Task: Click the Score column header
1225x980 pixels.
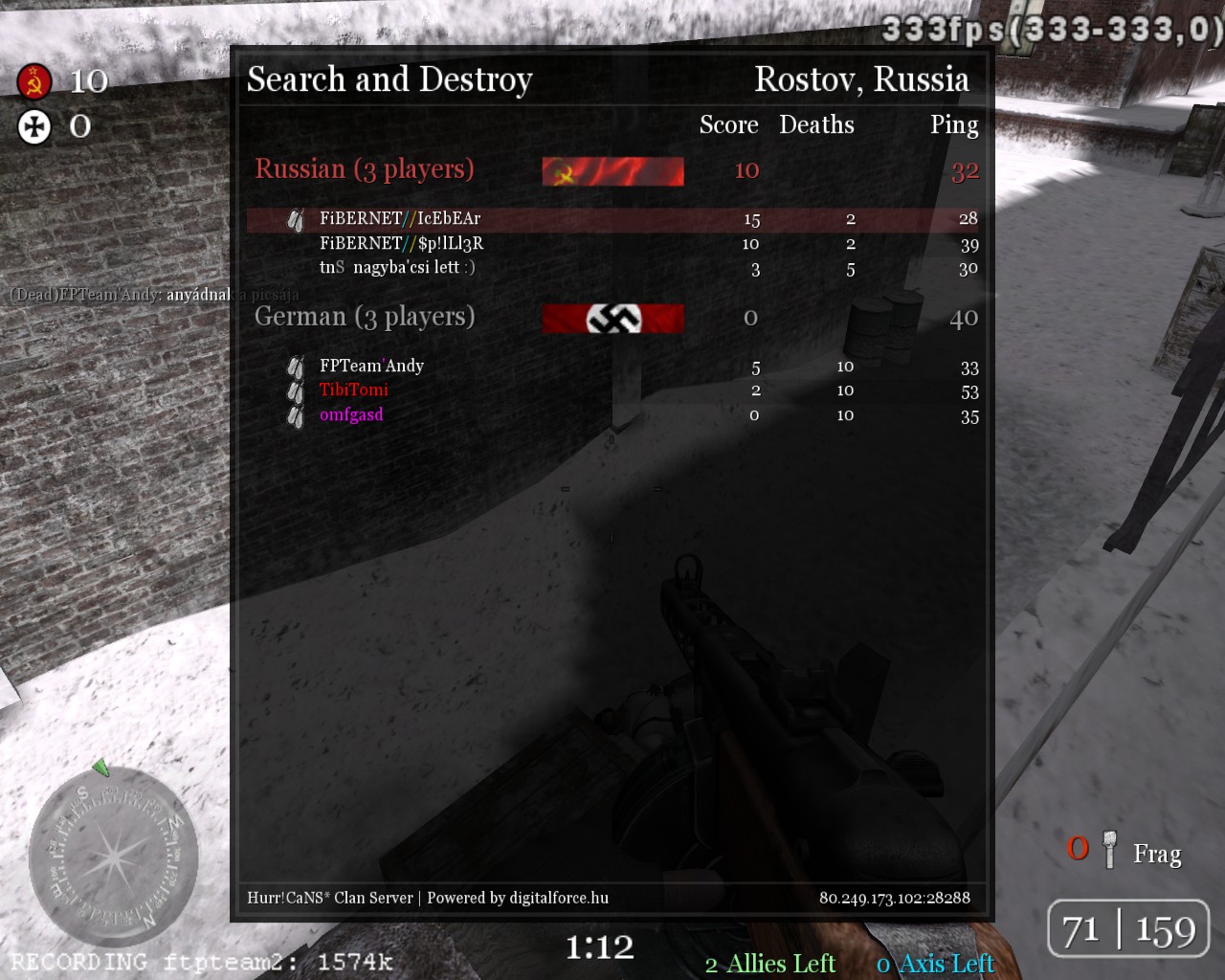Action: point(728,125)
